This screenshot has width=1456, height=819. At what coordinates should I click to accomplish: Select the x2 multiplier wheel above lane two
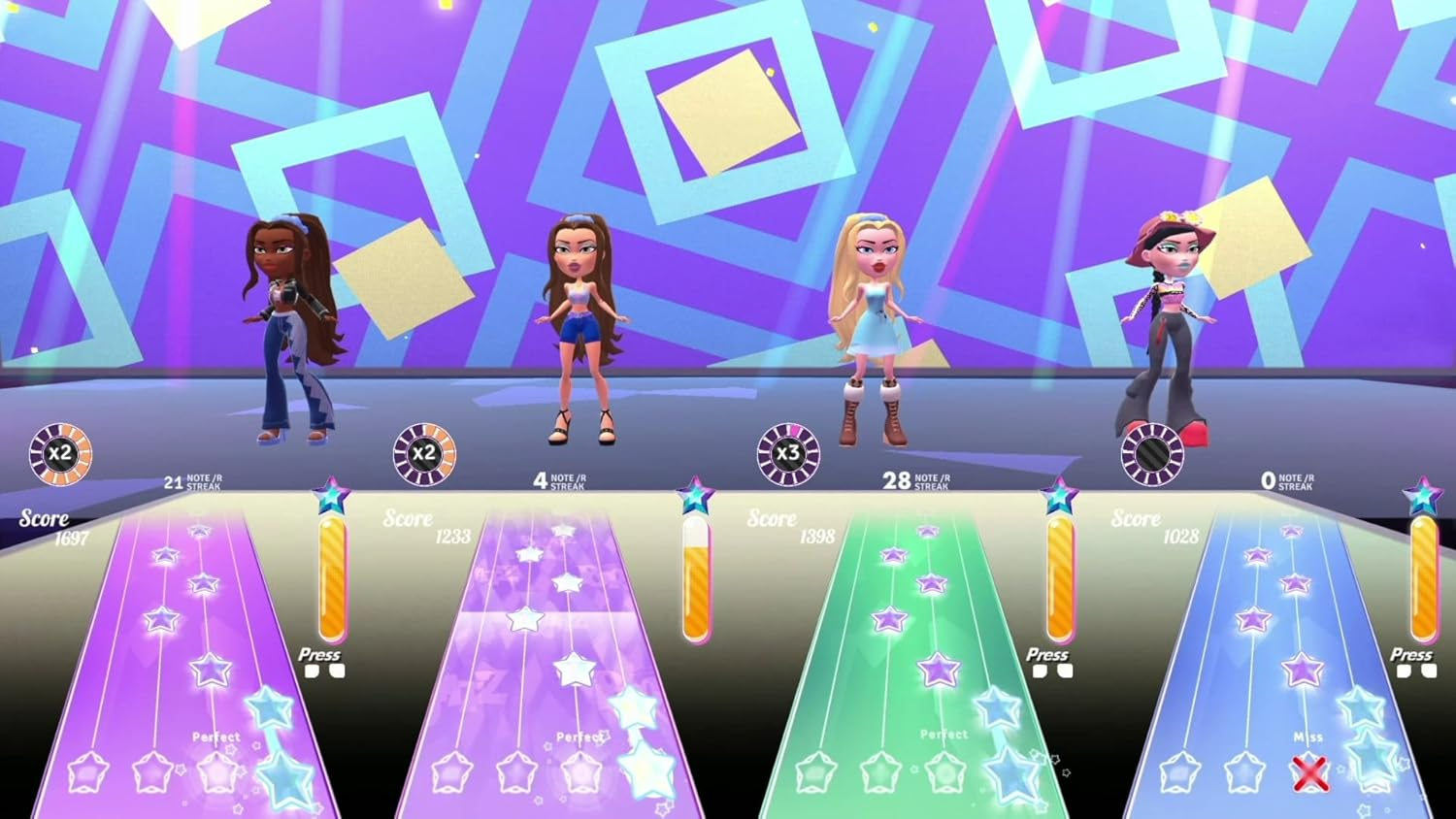424,452
